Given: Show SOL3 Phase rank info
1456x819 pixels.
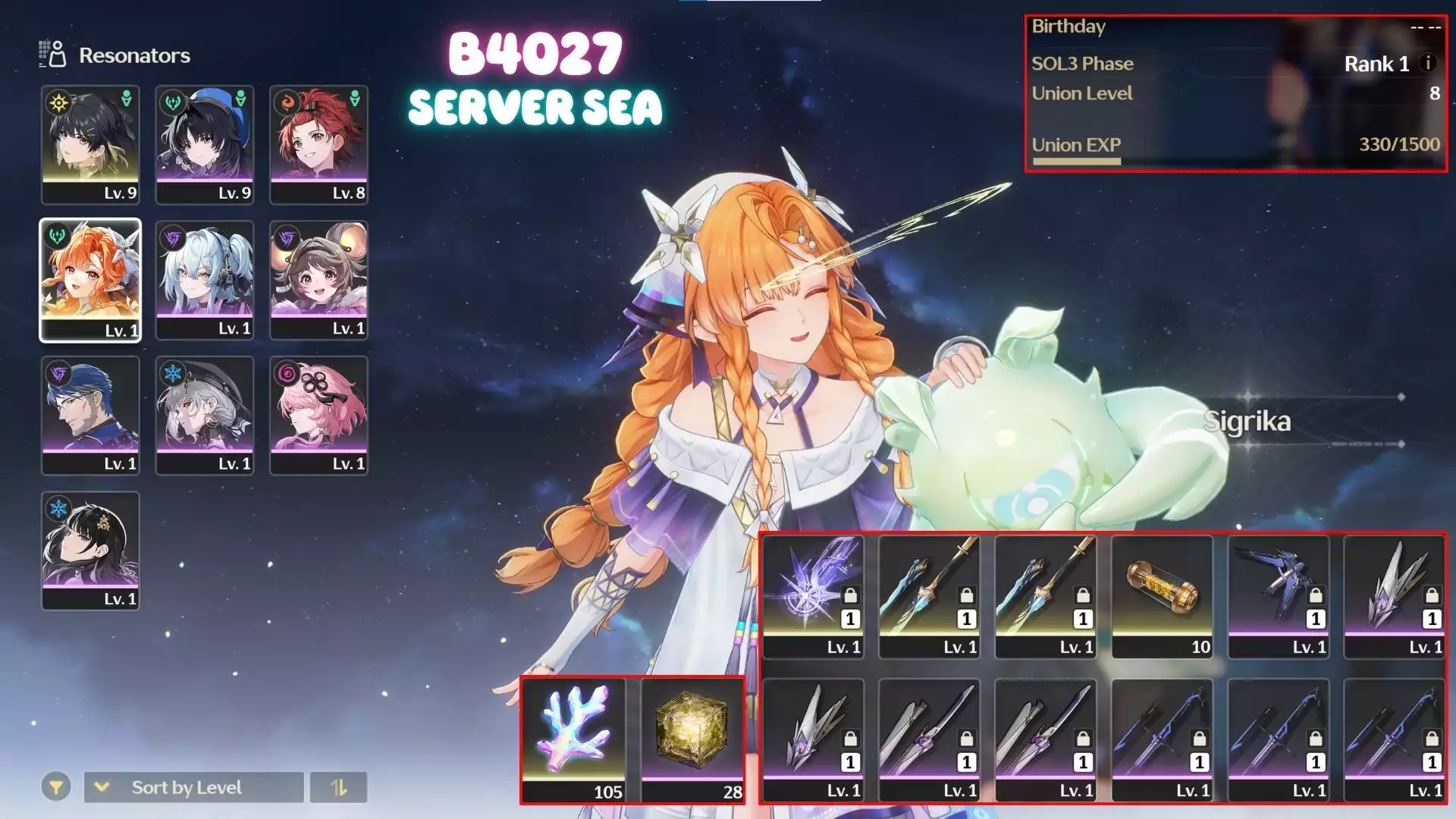Looking at the screenshot, I should [1428, 63].
